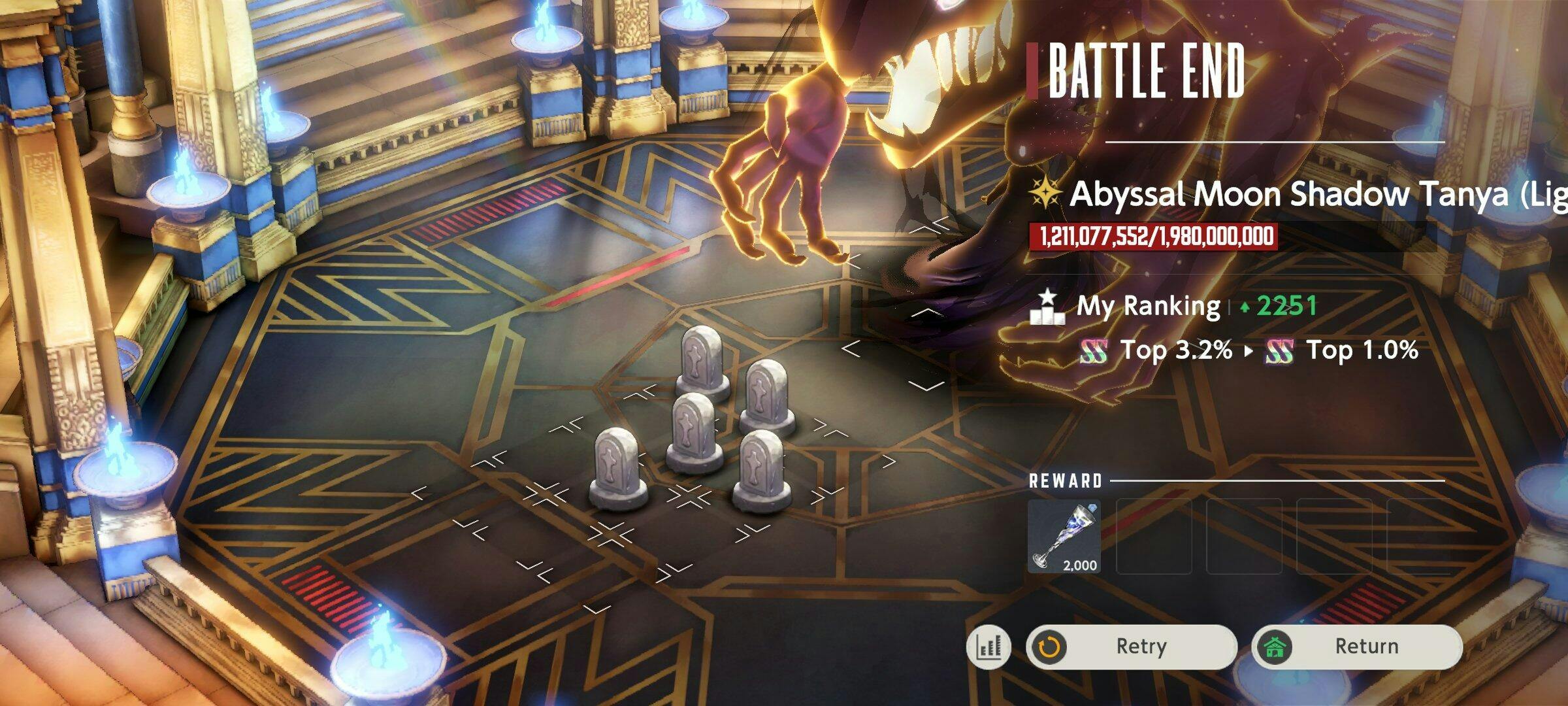Return to the lobby
Screen dimensions: 1568x706
click(1356, 647)
